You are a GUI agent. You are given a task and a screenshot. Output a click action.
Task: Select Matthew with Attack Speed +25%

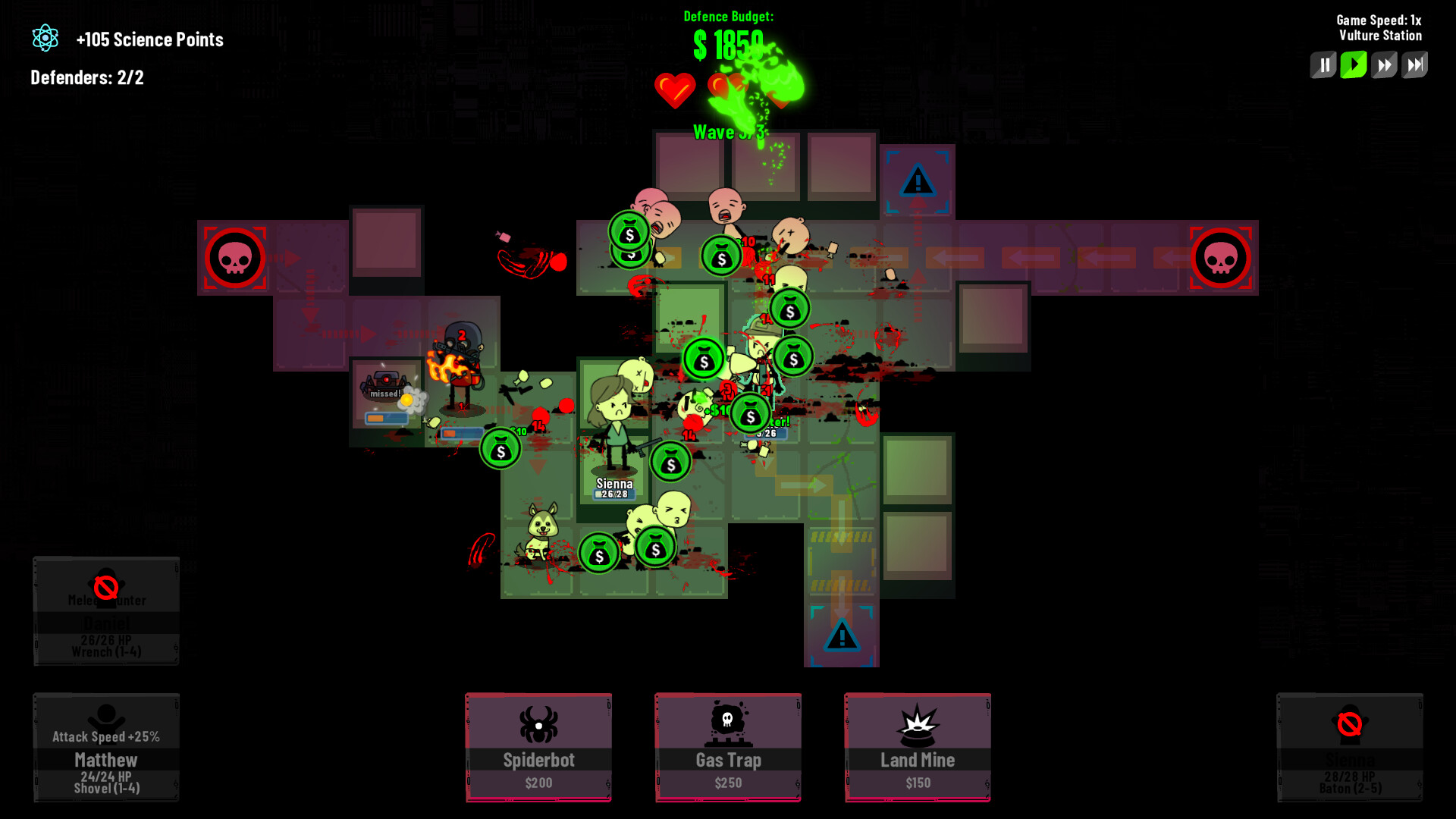[x=105, y=747]
